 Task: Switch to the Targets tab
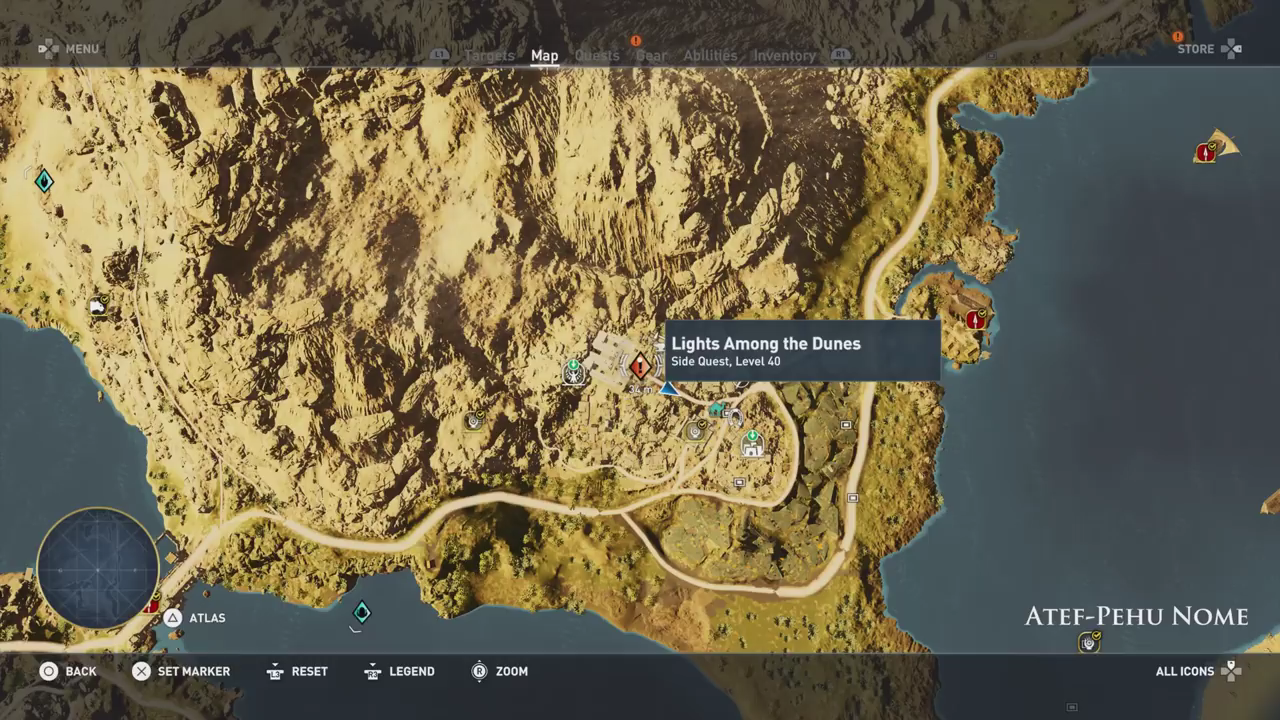coord(489,56)
